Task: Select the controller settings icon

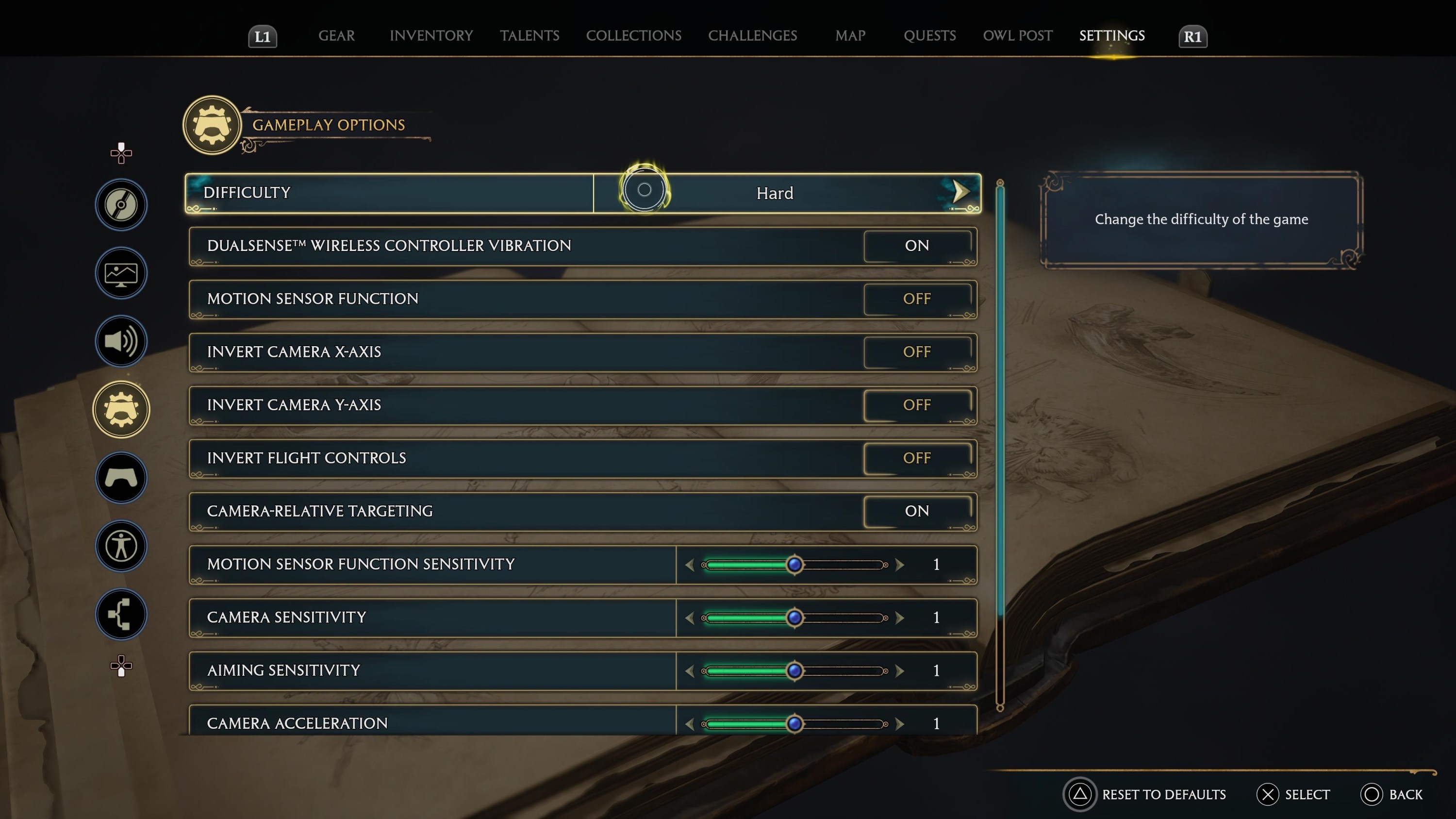Action: tap(121, 478)
